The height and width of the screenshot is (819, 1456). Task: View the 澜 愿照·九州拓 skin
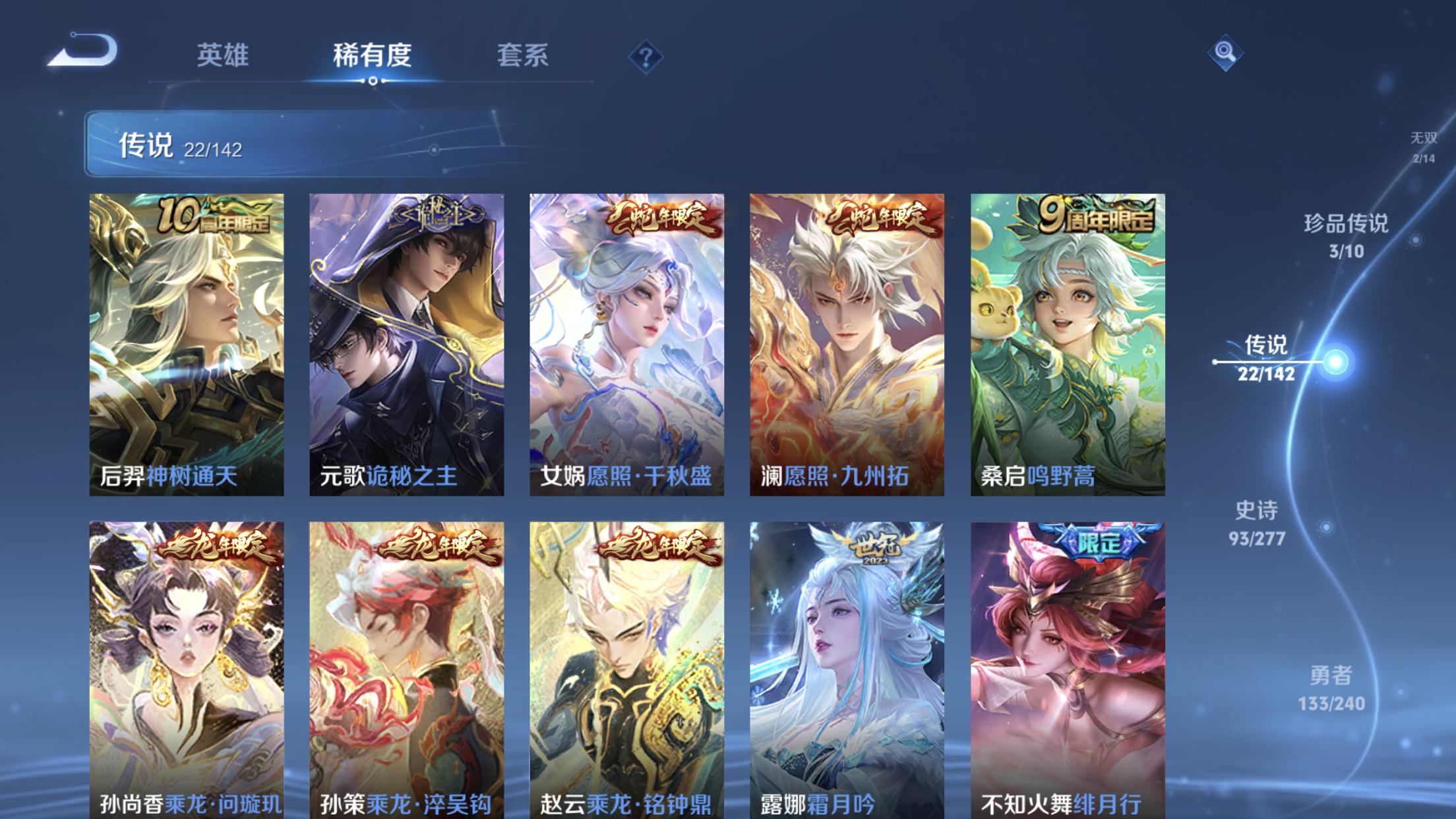(x=847, y=343)
